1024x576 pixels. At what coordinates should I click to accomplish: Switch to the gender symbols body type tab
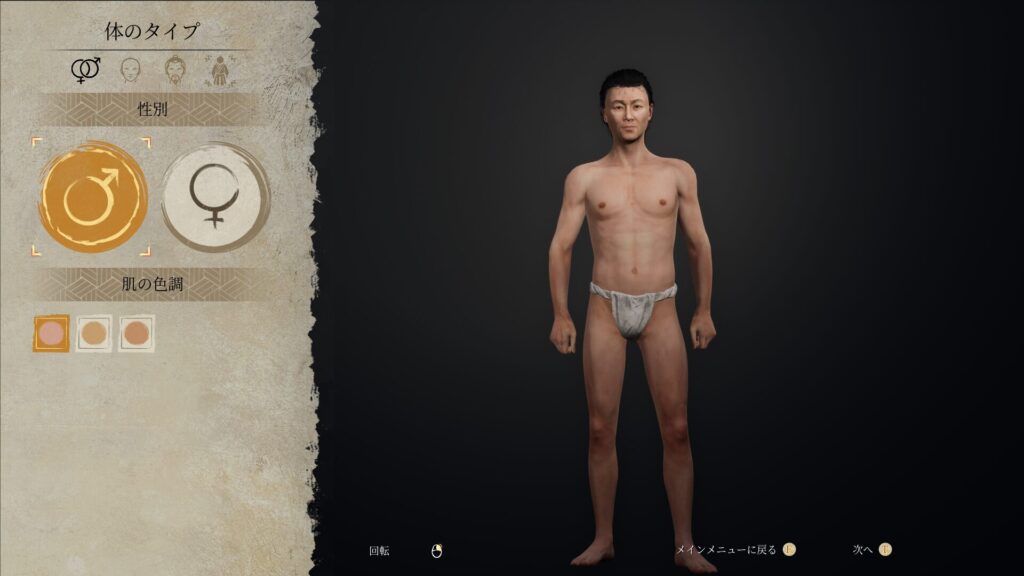[85, 70]
